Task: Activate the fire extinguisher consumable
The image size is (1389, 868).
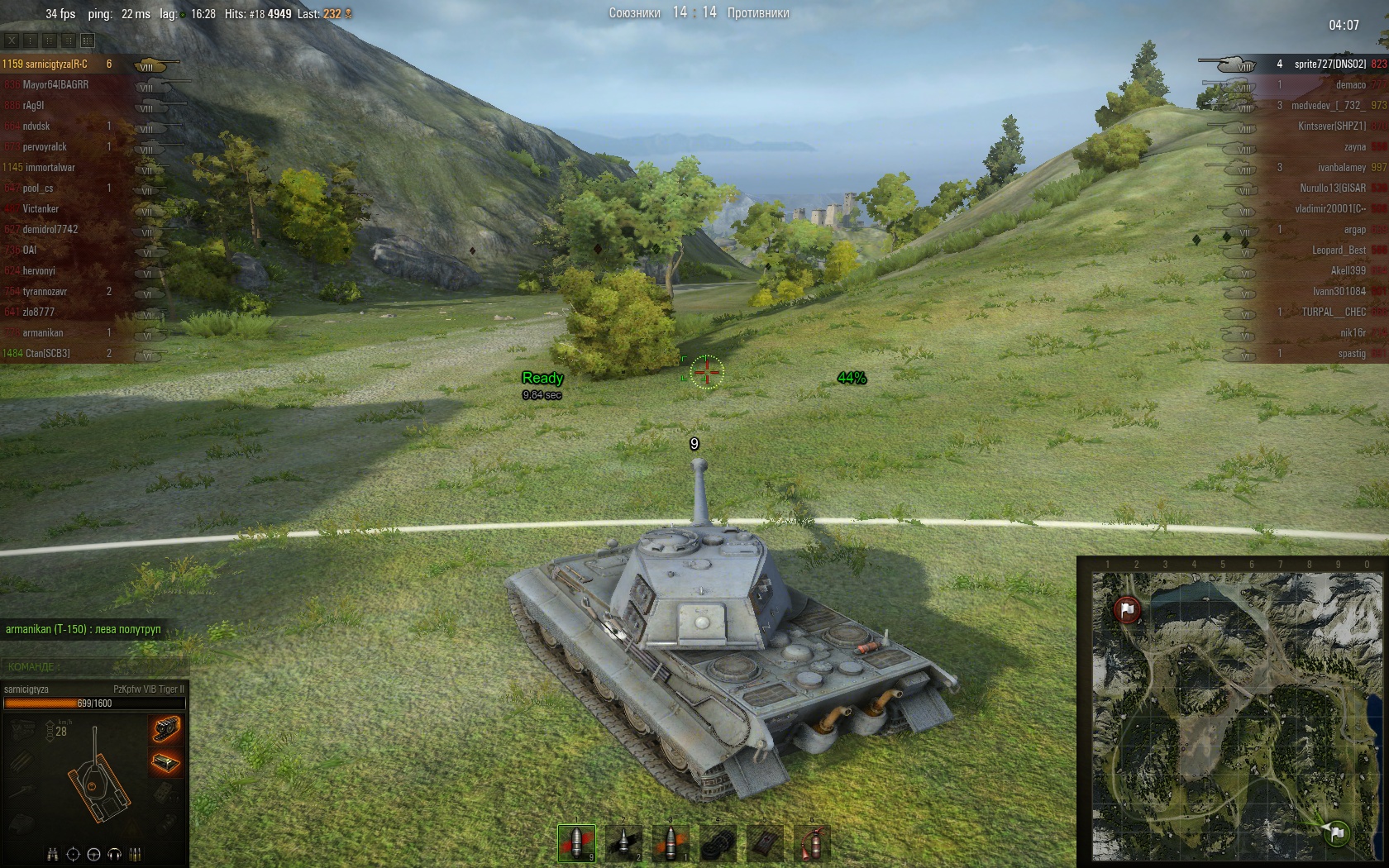Action: pyautogui.click(x=812, y=843)
